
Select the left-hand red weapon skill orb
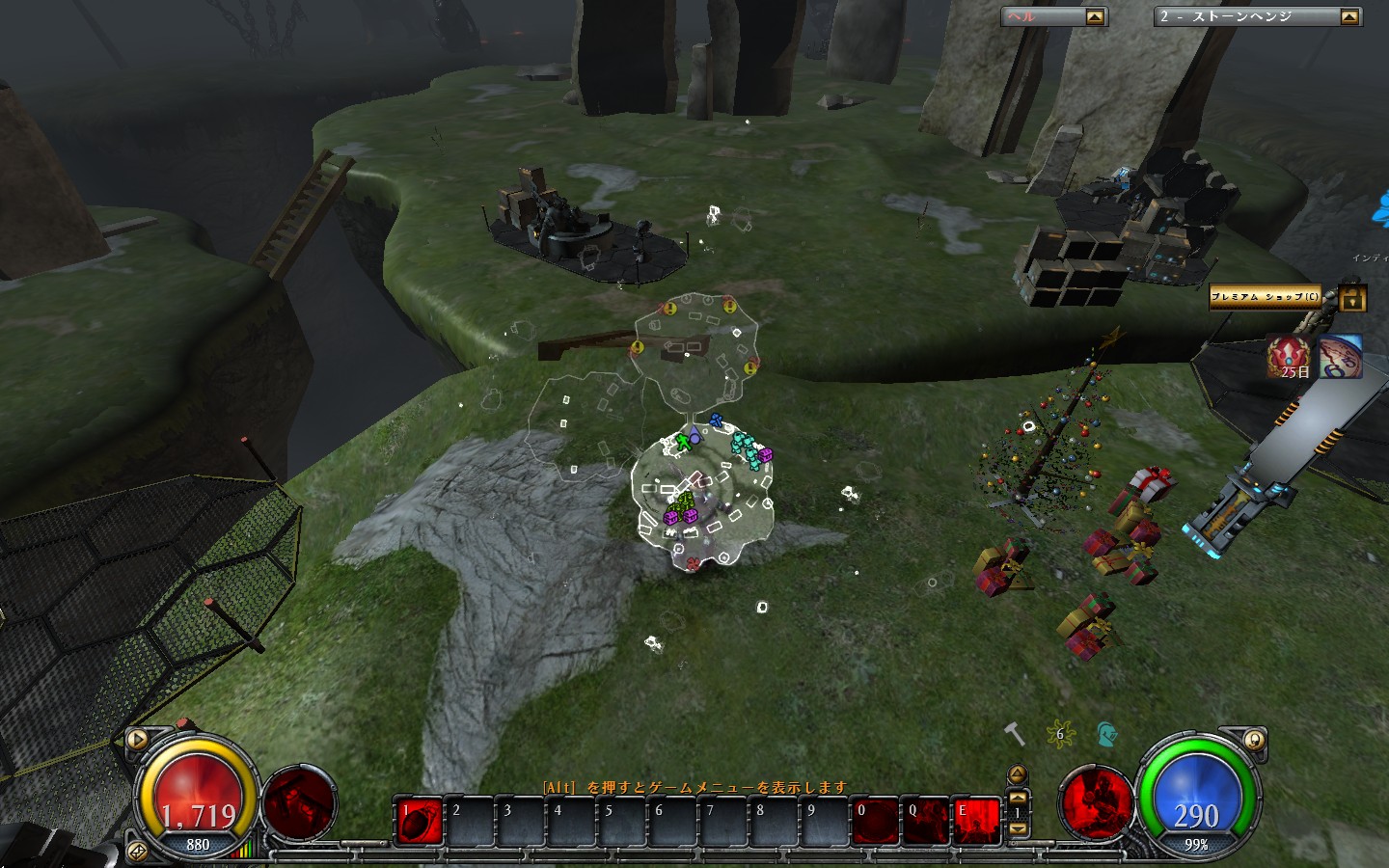[300, 802]
